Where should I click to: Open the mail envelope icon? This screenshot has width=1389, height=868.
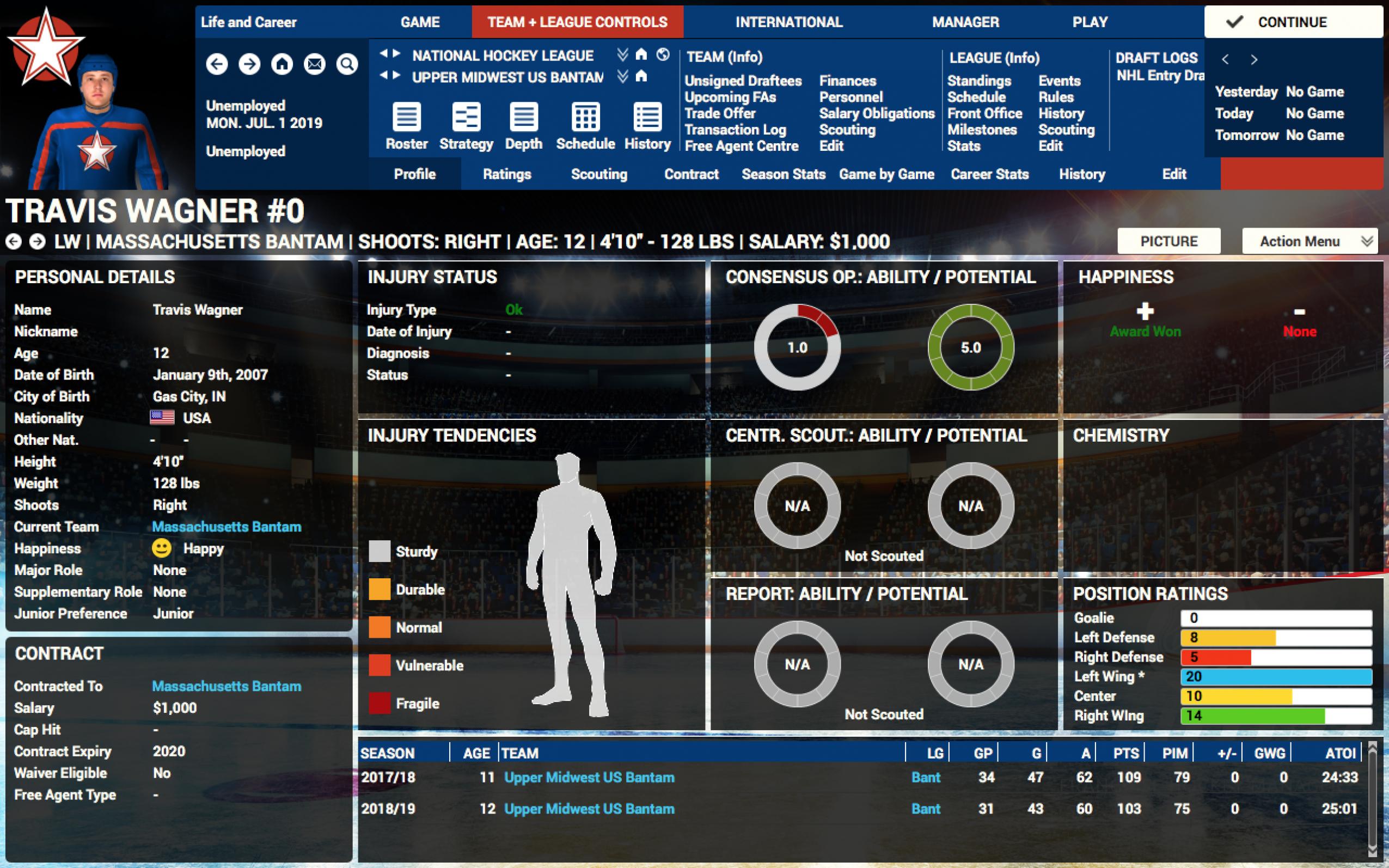[x=315, y=64]
